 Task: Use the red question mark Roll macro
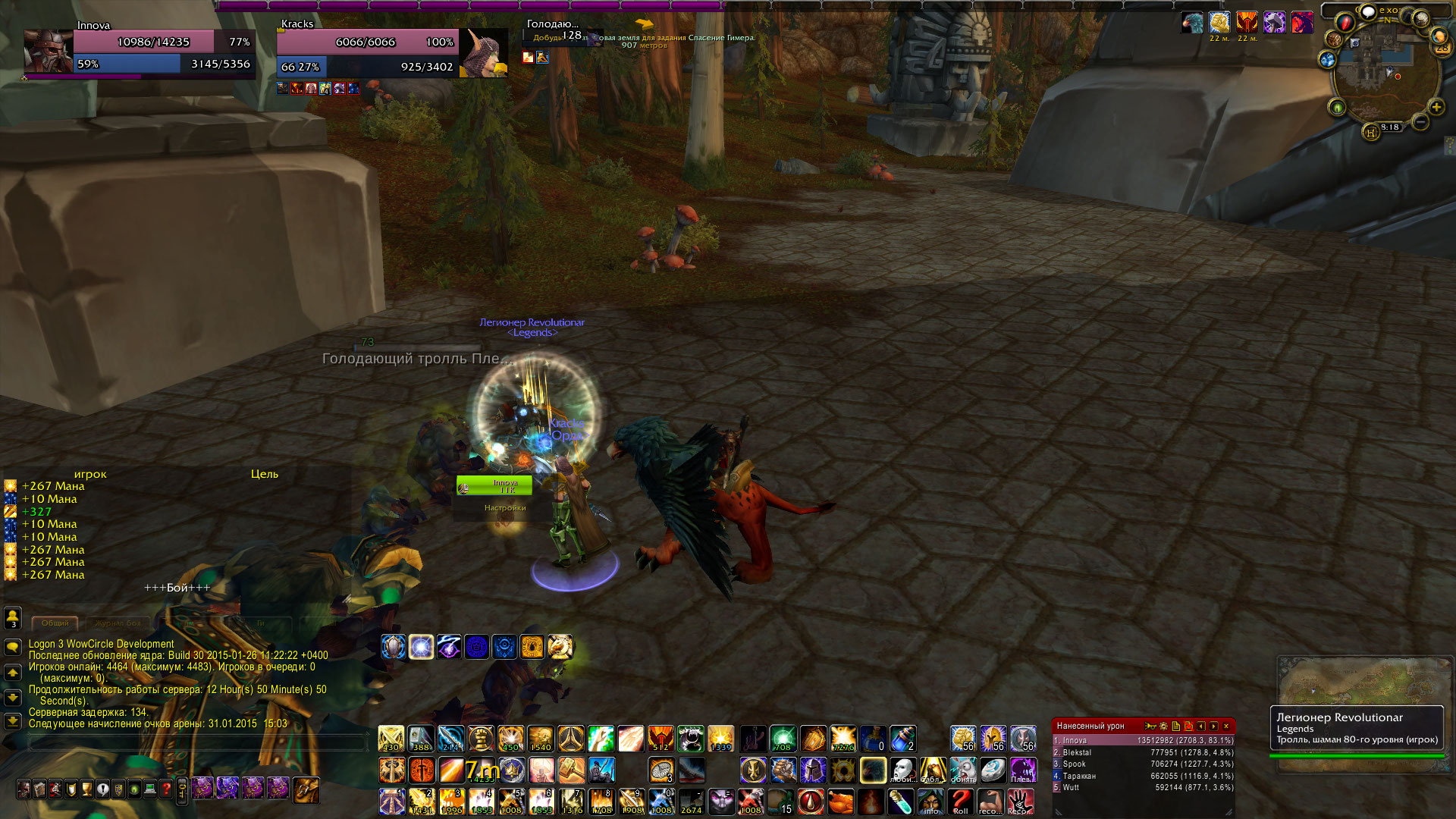point(961,802)
